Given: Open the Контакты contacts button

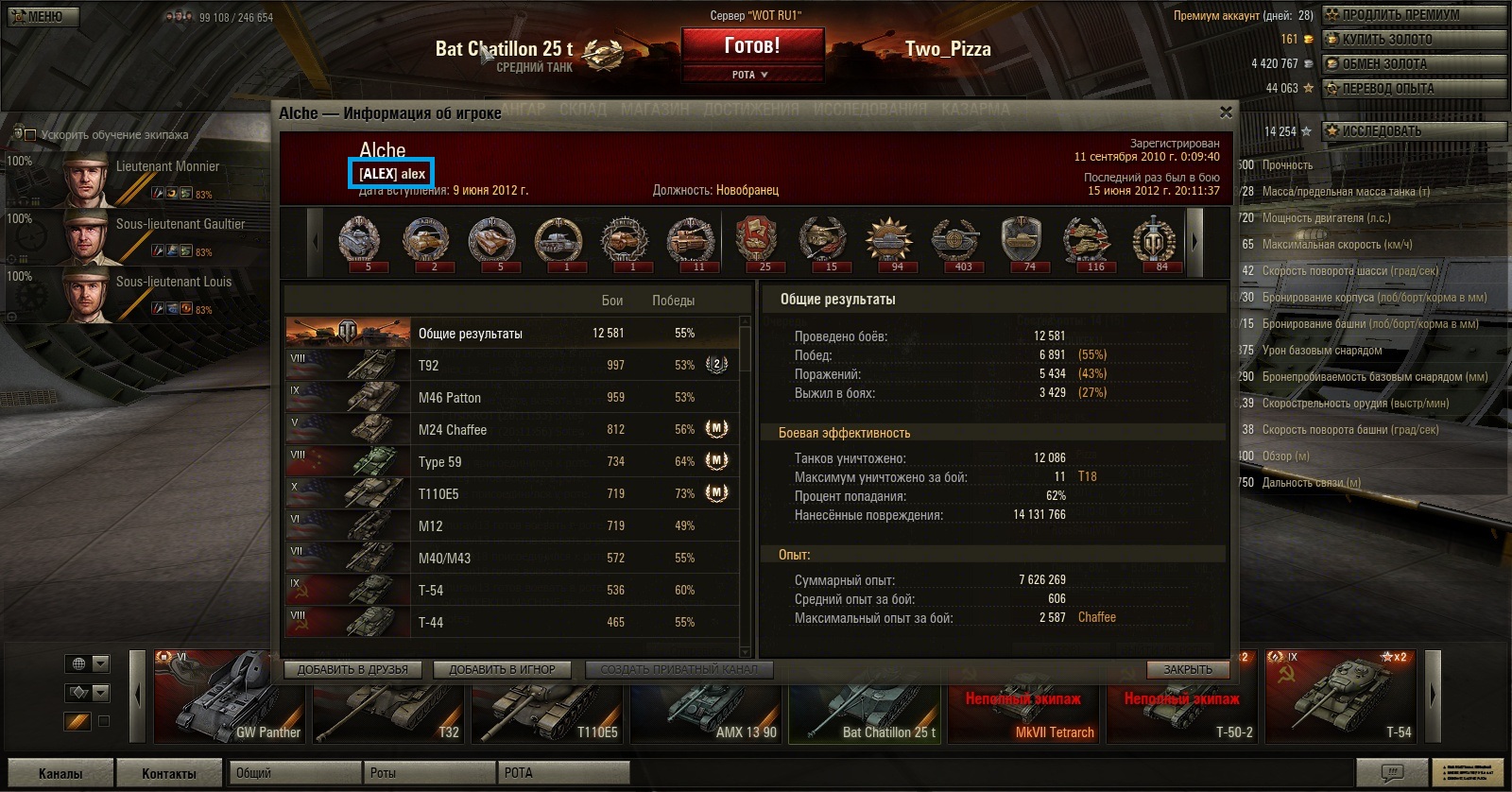Looking at the screenshot, I should point(169,773).
